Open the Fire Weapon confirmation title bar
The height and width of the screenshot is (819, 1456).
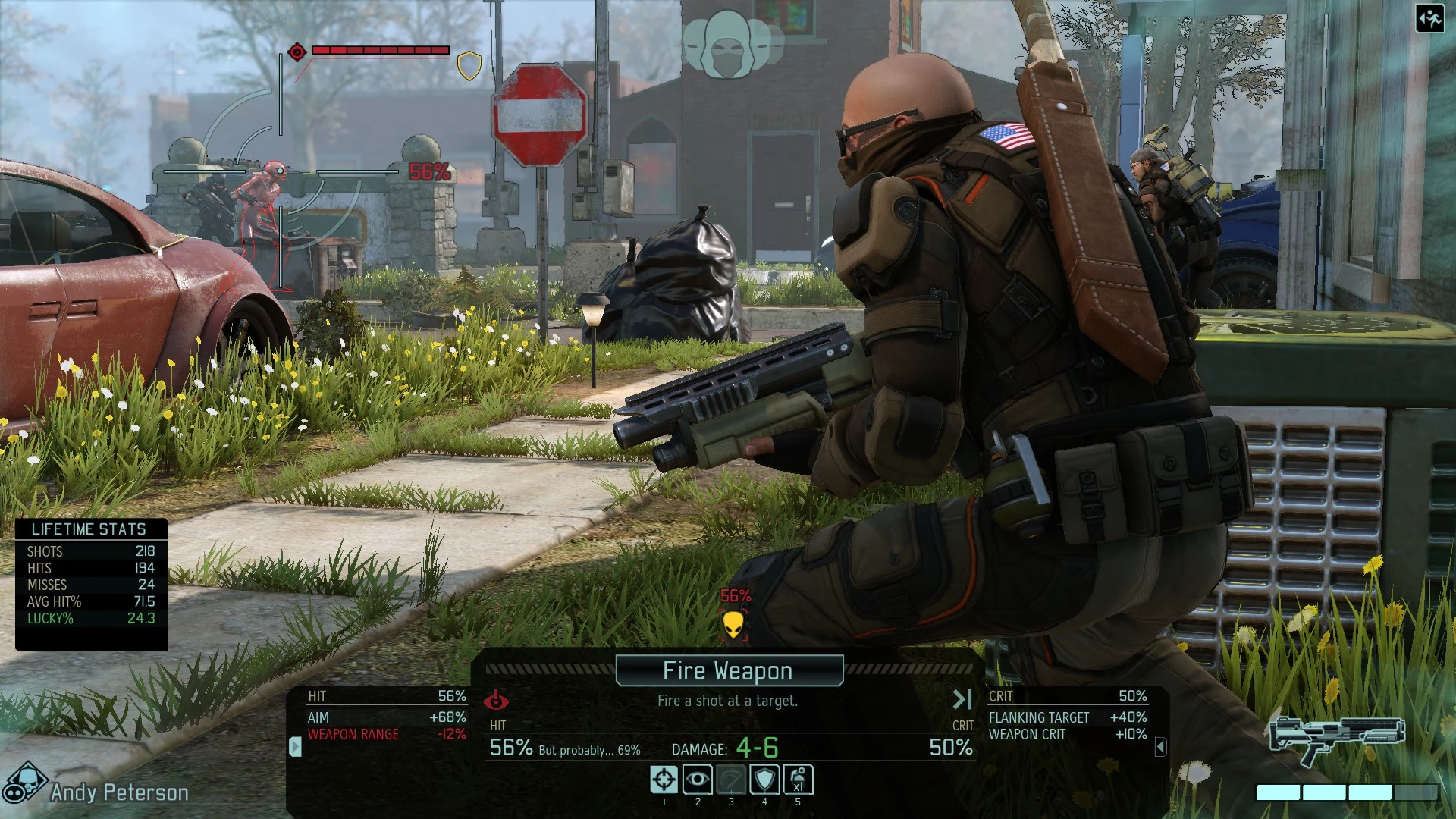click(727, 670)
